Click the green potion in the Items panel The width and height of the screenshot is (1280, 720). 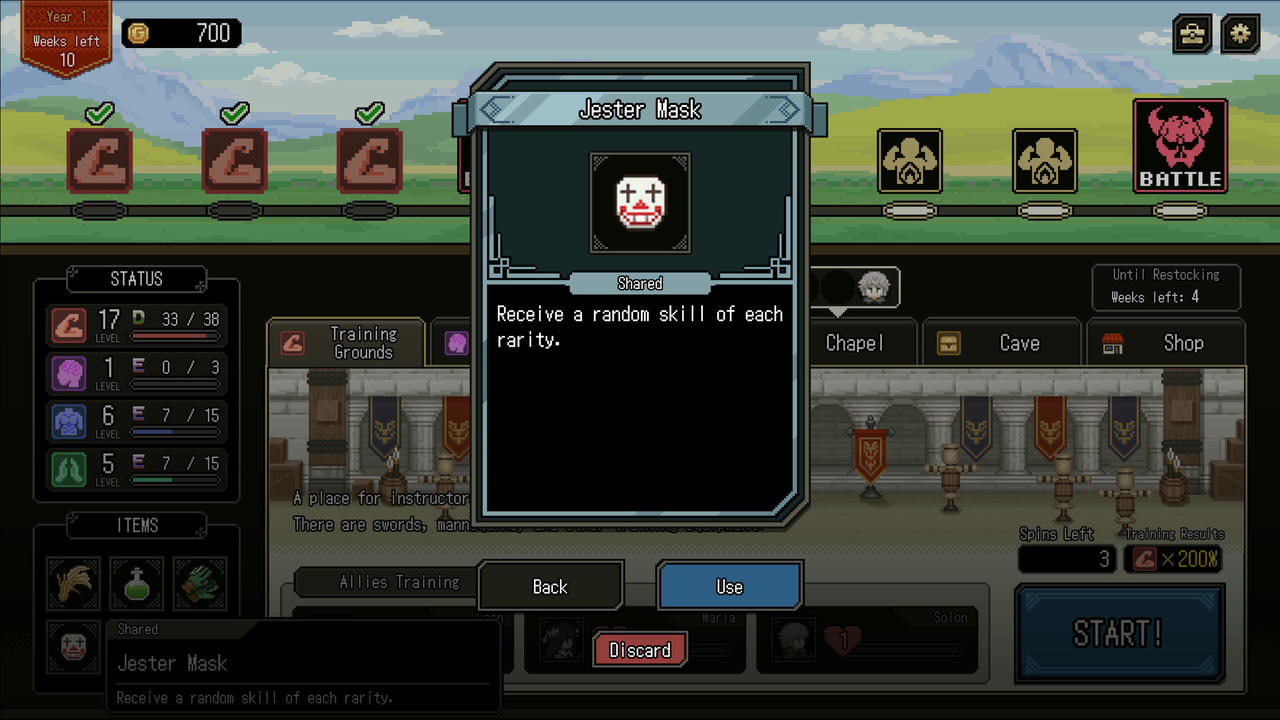pos(136,583)
